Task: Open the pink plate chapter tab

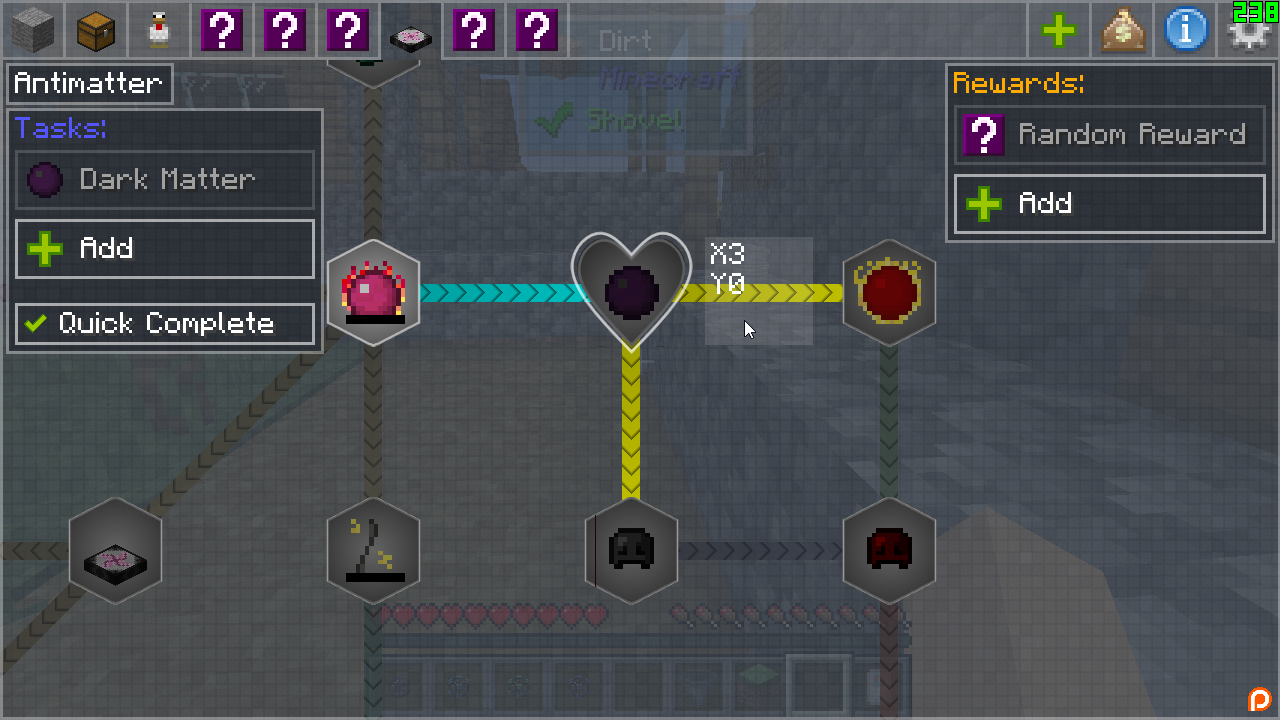Action: (x=410, y=32)
